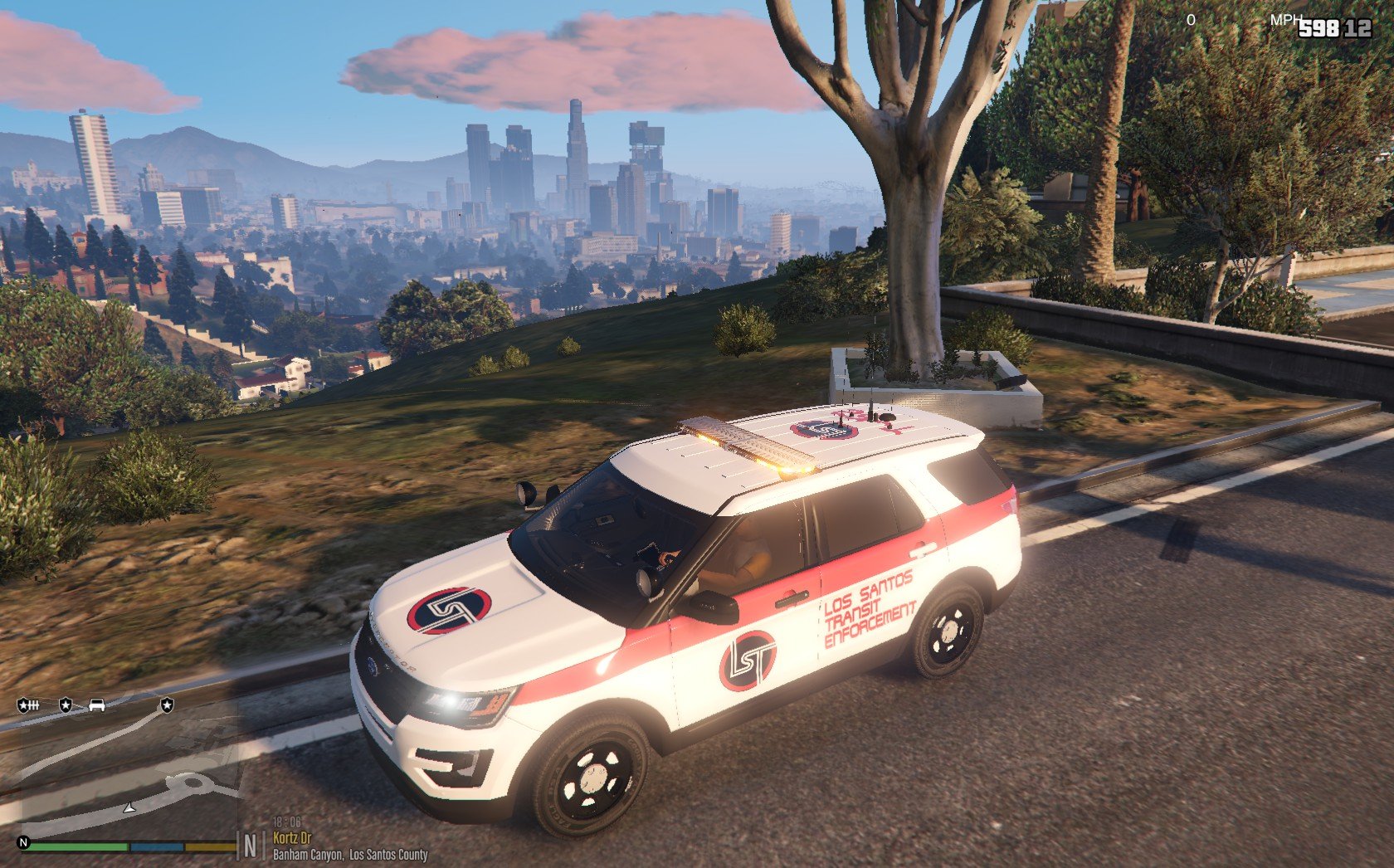Open the minimap road view

124,772
